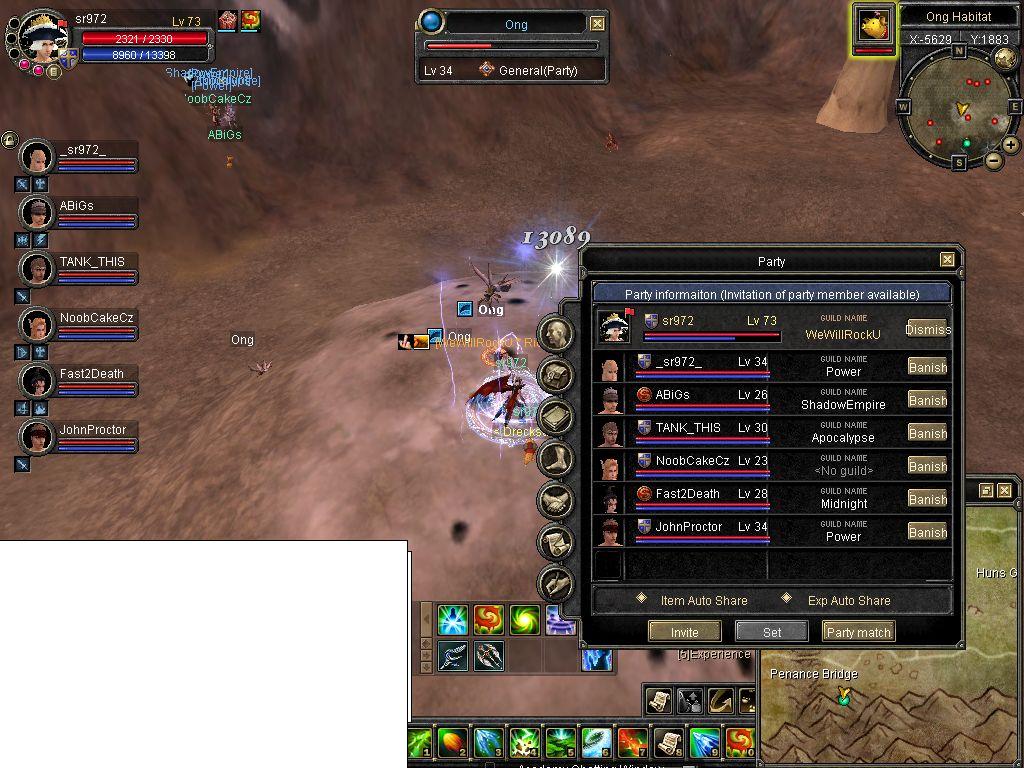Zoom out the minimap with minus button
This screenshot has height=768, width=1024.
tap(994, 160)
